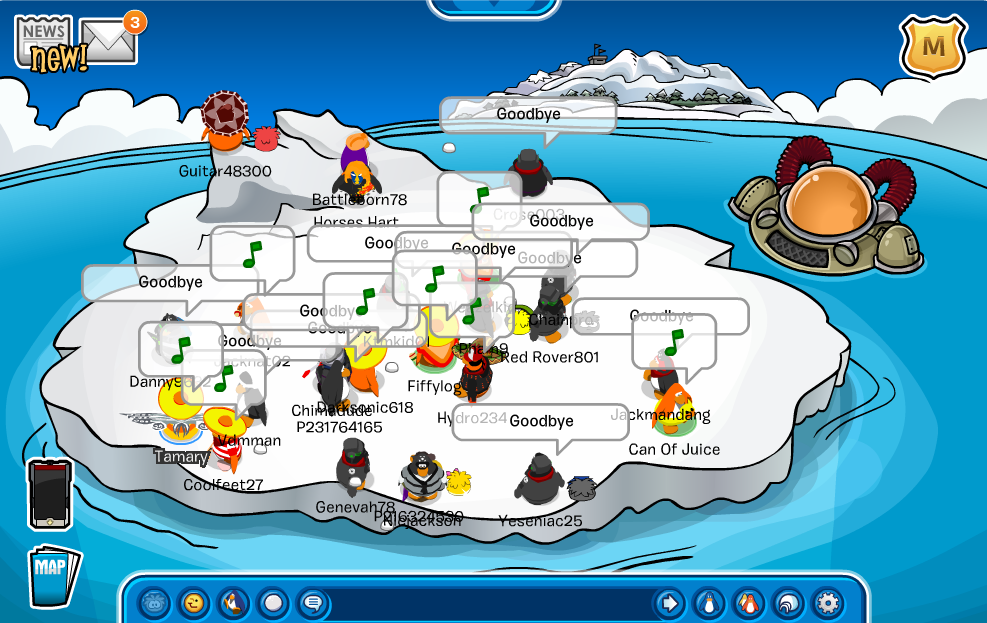The height and width of the screenshot is (623, 987).
Task: Open the emotes menu with the winking face
Action: 193,603
